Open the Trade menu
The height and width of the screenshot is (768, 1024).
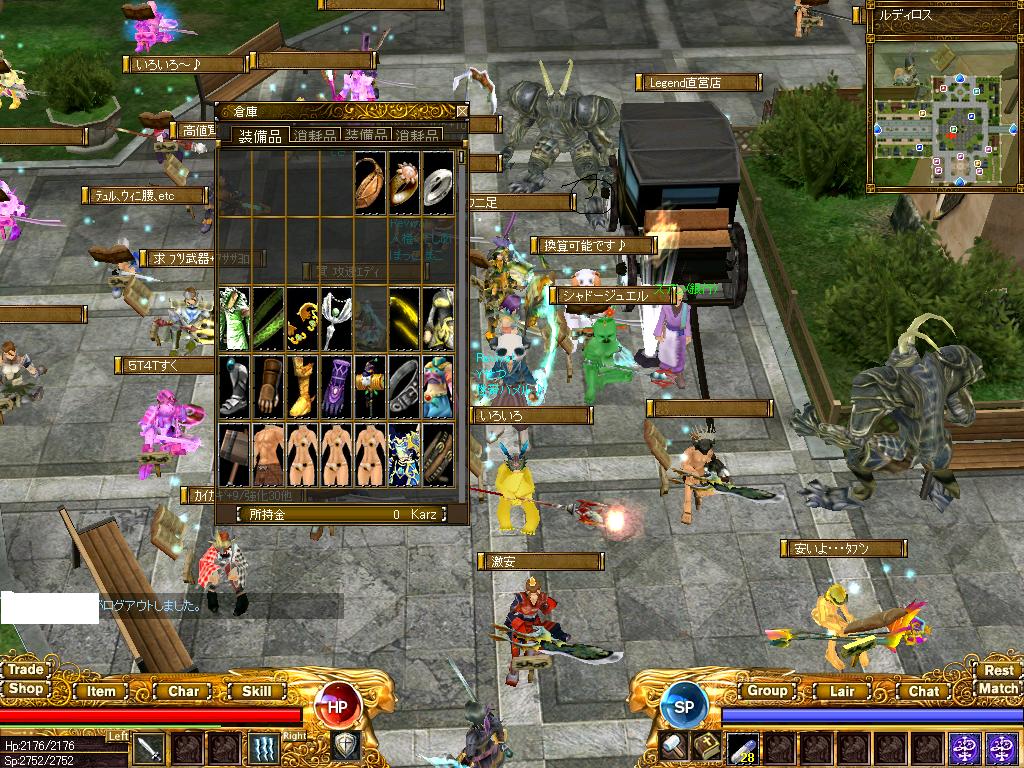click(26, 670)
